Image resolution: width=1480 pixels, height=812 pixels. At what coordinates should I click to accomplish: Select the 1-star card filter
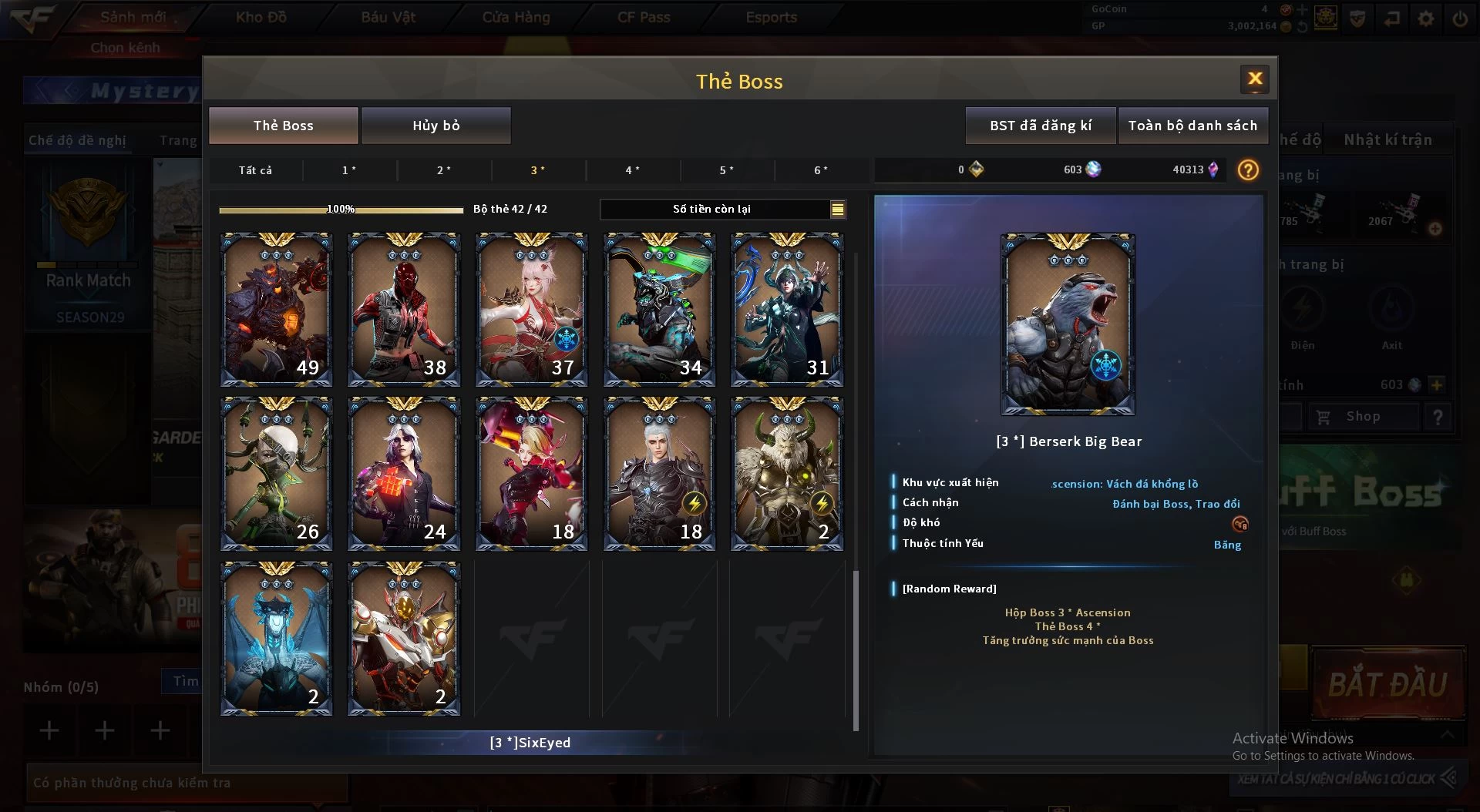tap(349, 170)
